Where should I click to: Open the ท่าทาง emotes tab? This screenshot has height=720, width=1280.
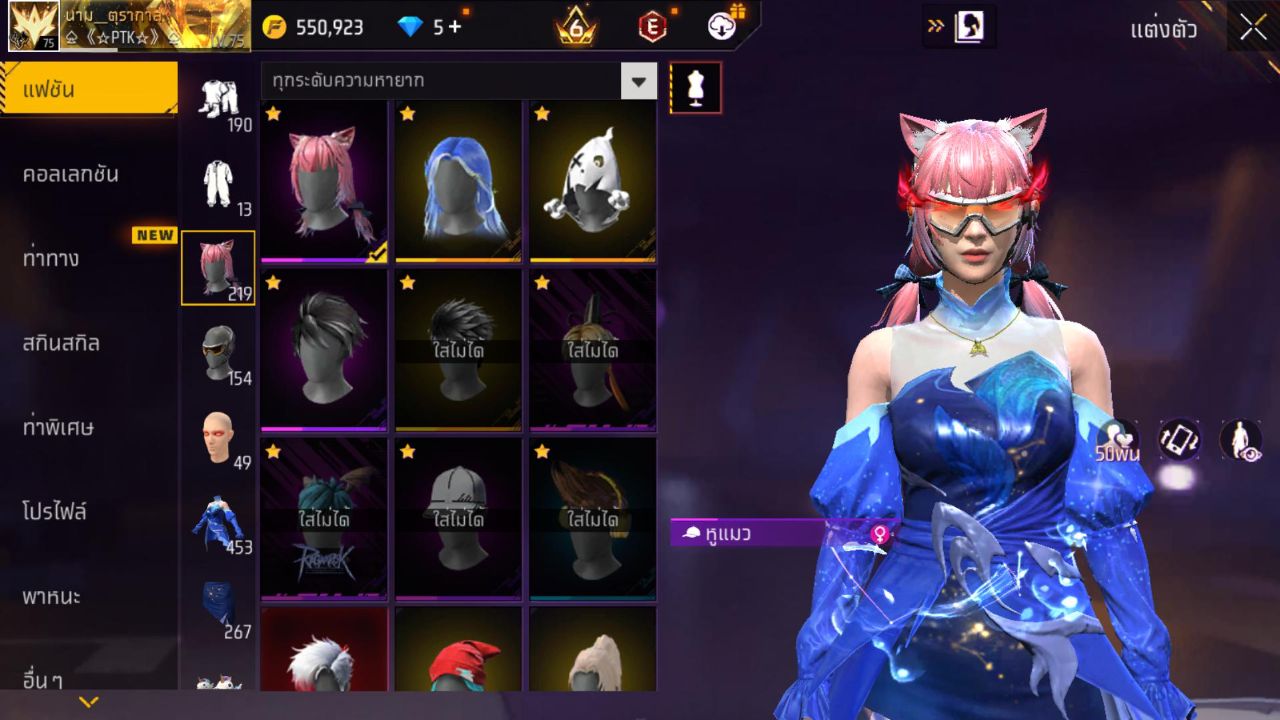tap(51, 259)
